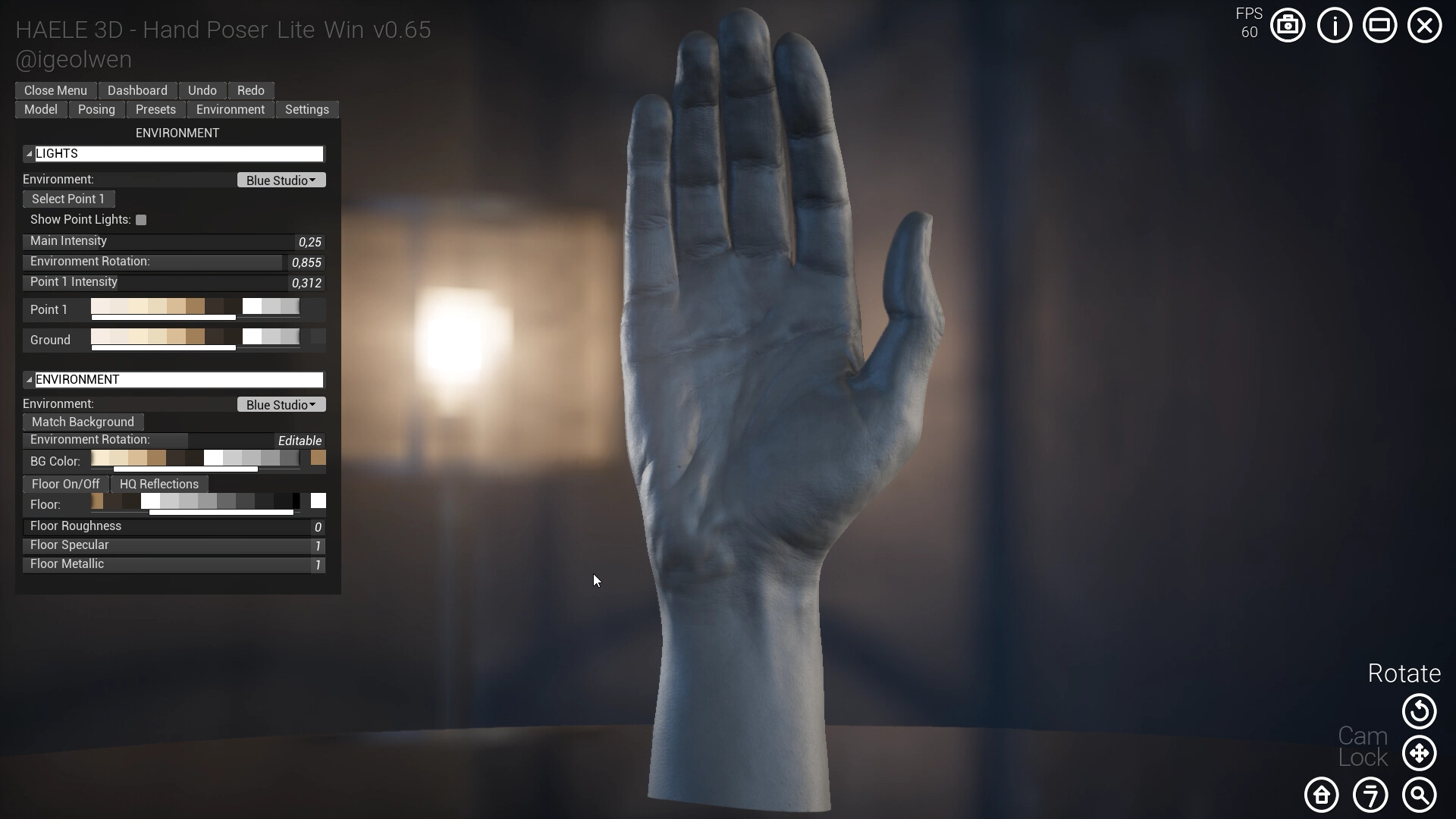The image size is (1456, 819).
Task: Click the Select Point 1 field
Action: click(x=67, y=199)
